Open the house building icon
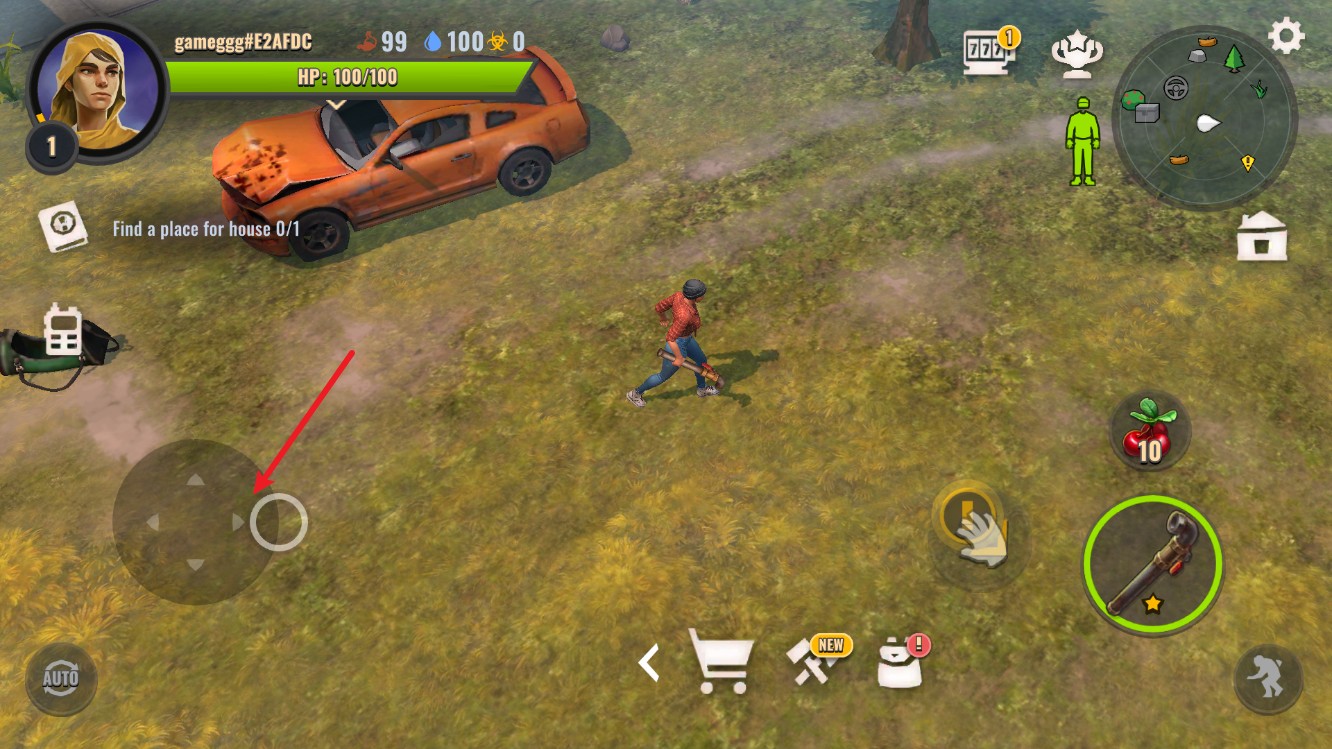1332x749 pixels. click(x=1261, y=237)
